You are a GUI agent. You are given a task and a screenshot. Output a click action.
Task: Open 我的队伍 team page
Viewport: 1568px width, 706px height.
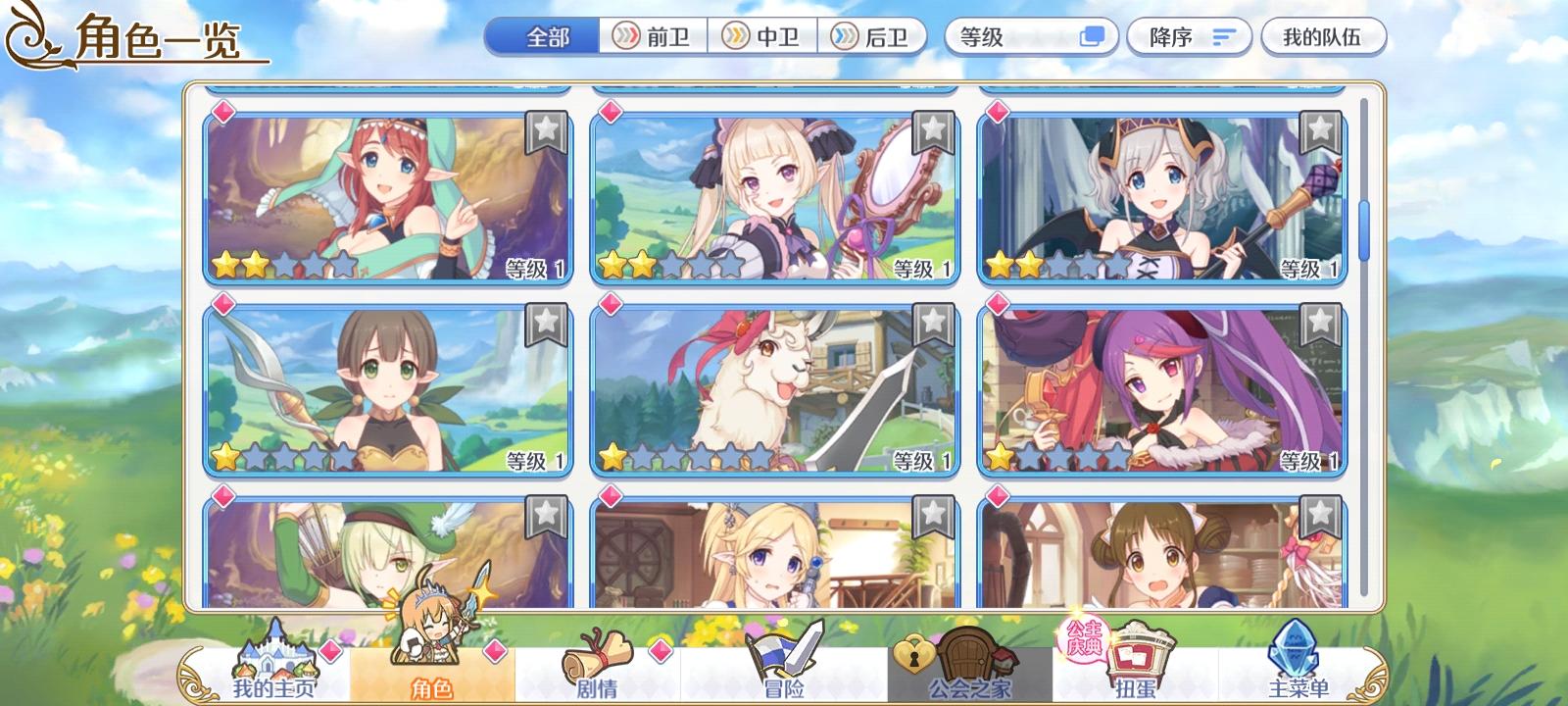click(1324, 37)
